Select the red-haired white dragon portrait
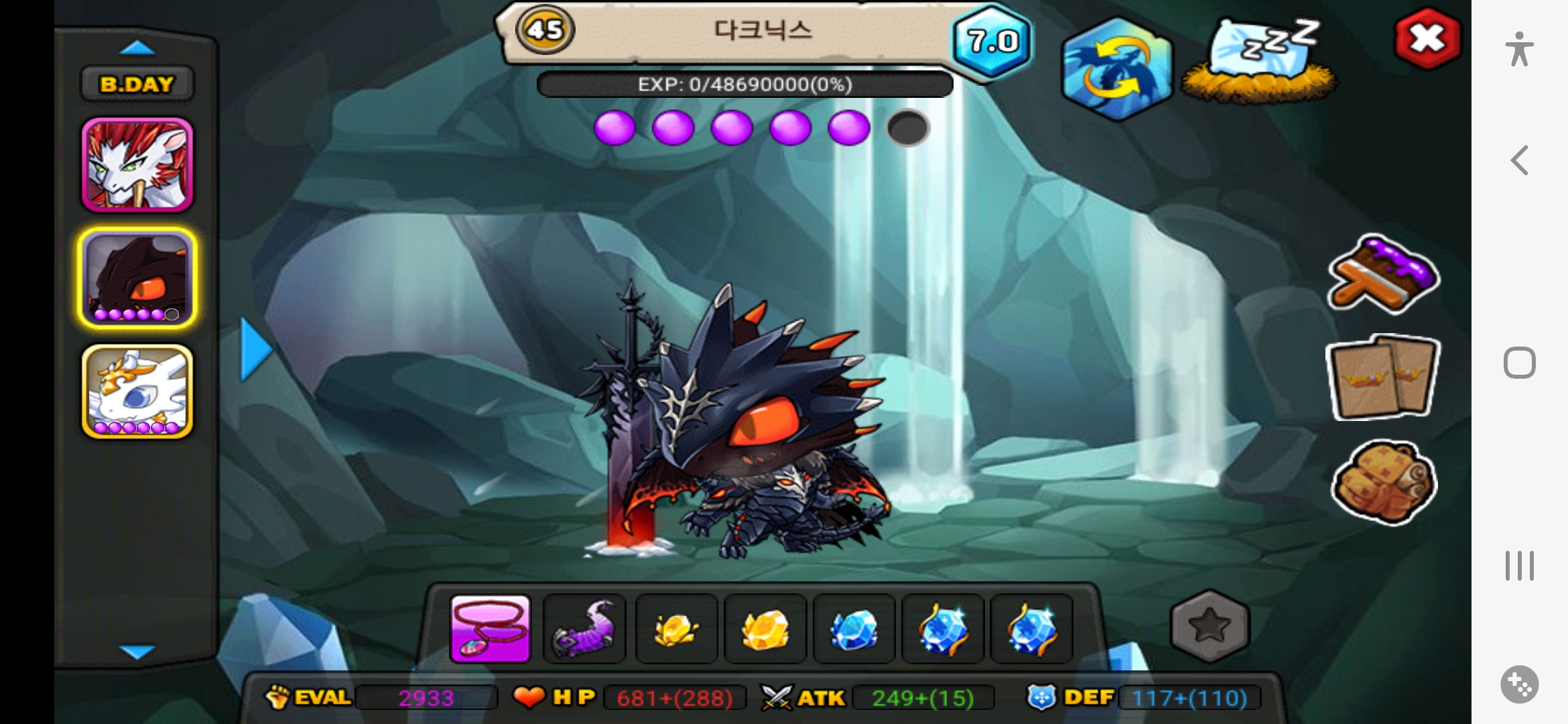The height and width of the screenshot is (724, 1568). 137,165
